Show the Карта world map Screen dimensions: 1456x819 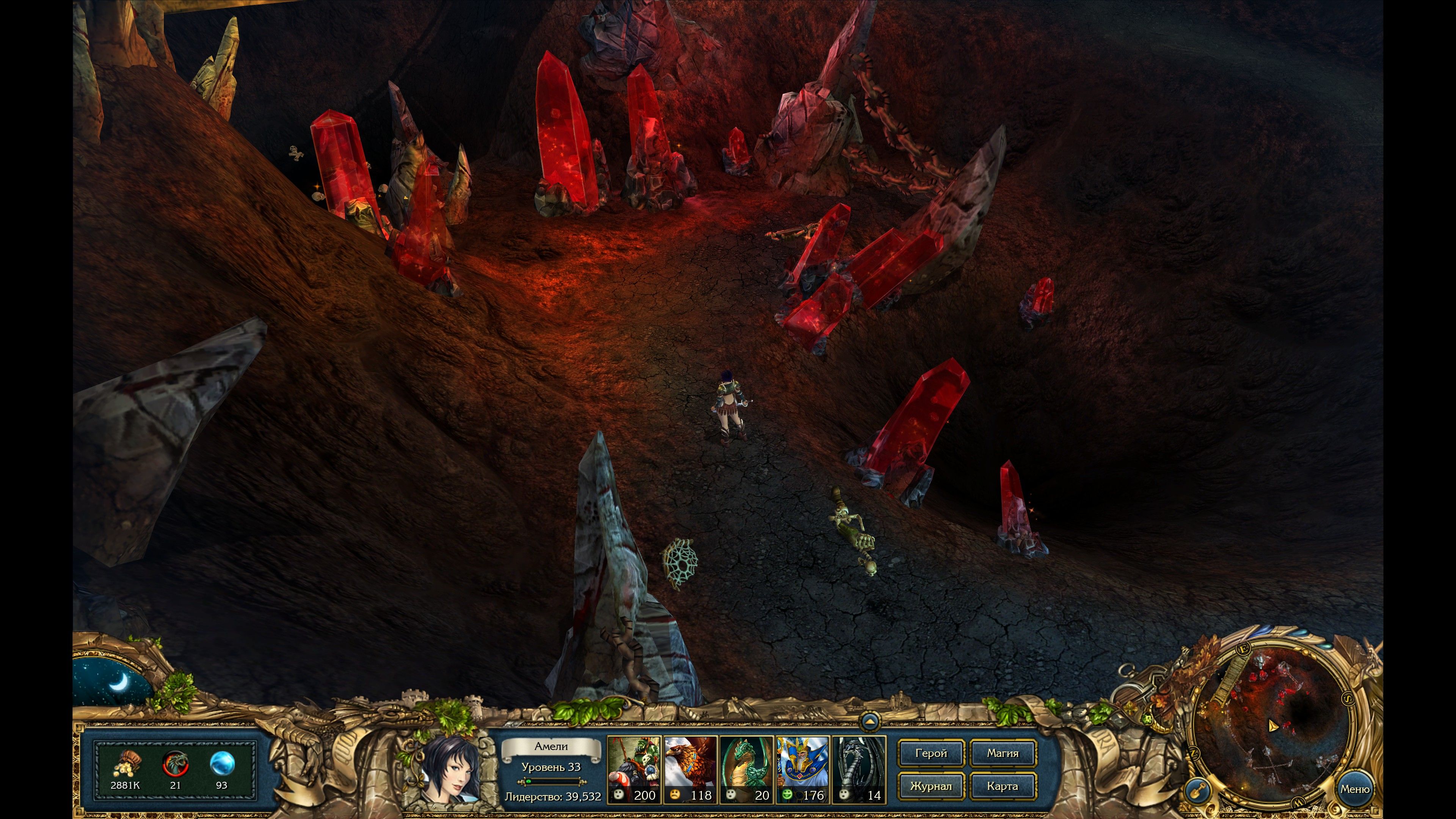pos(1002,786)
